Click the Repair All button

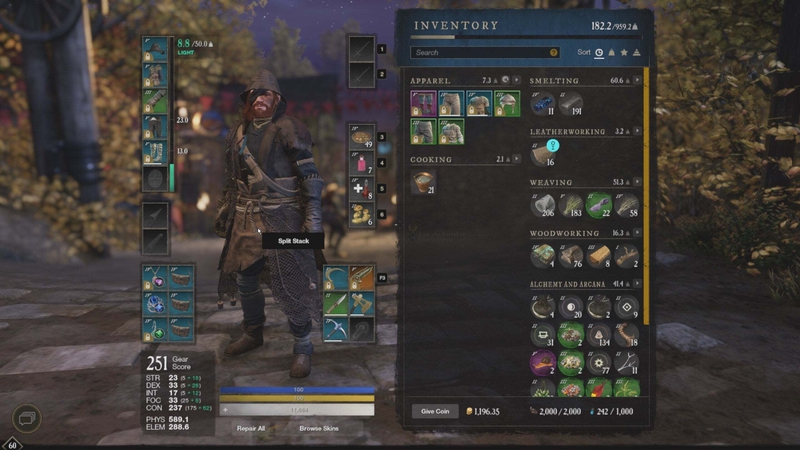tap(250, 427)
